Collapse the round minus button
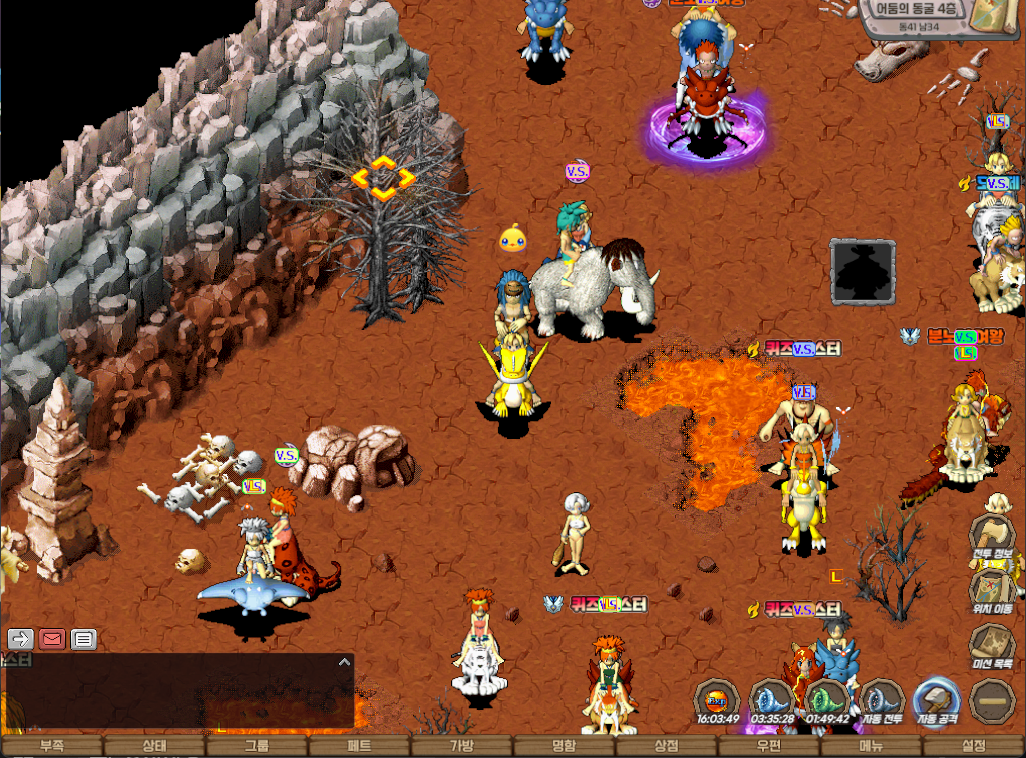 [993, 701]
